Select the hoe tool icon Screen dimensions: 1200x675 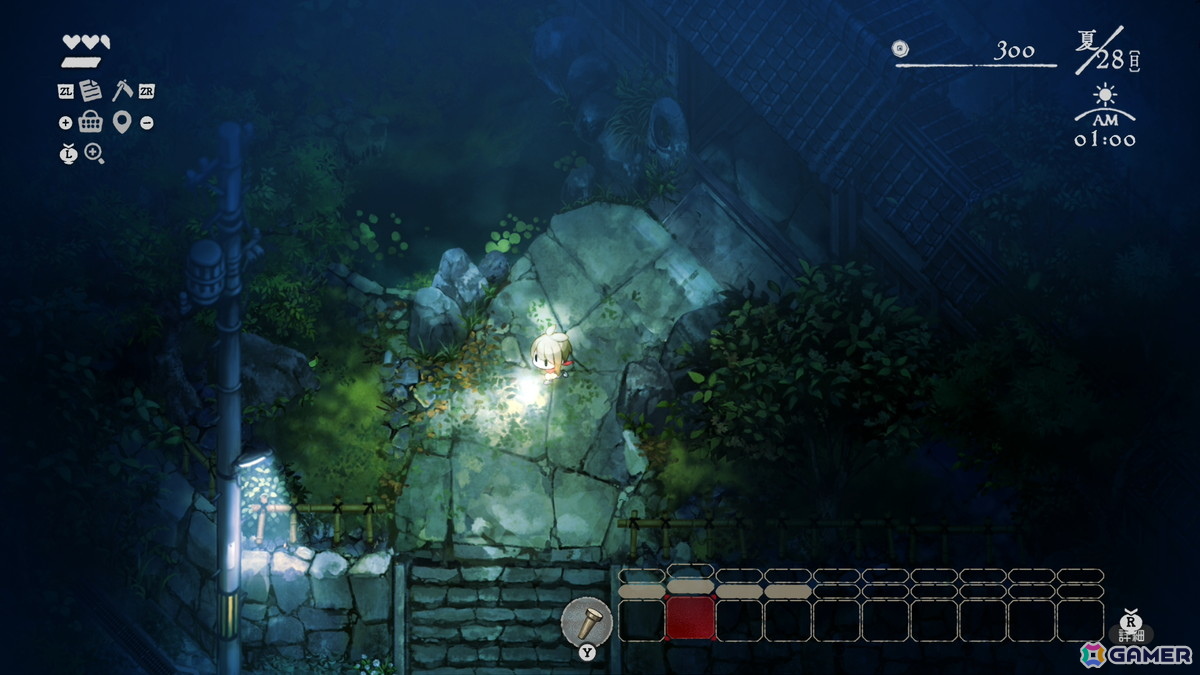pyautogui.click(x=122, y=90)
